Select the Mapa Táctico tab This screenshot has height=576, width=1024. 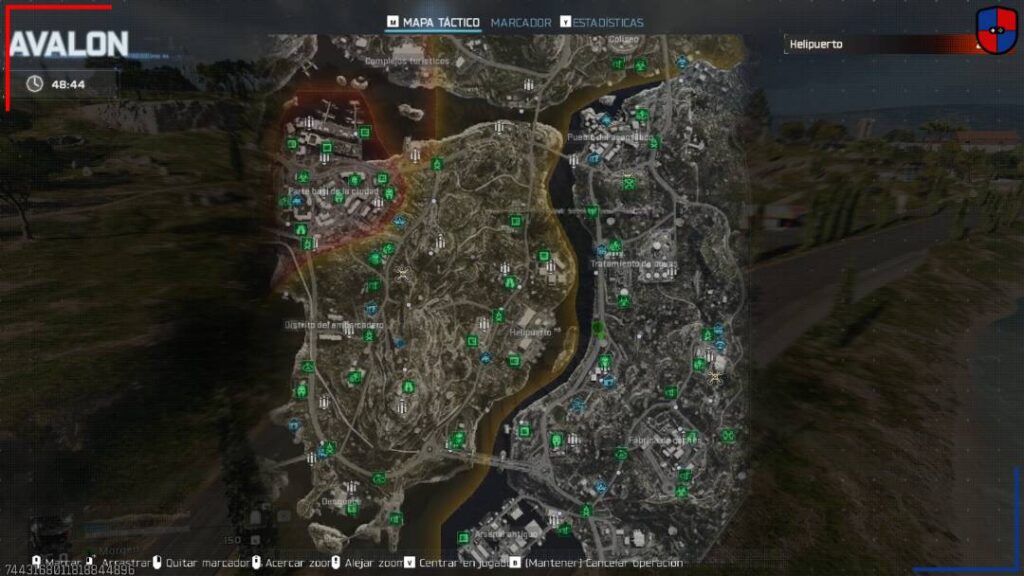click(440, 22)
